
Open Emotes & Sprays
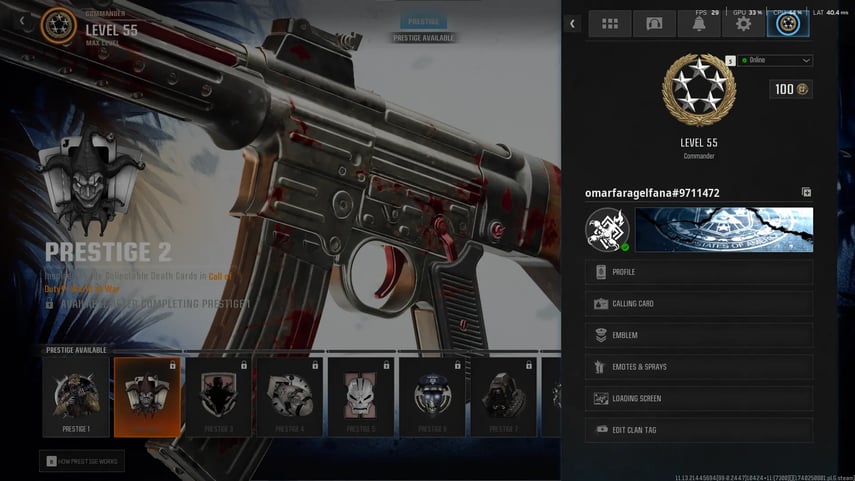(698, 367)
